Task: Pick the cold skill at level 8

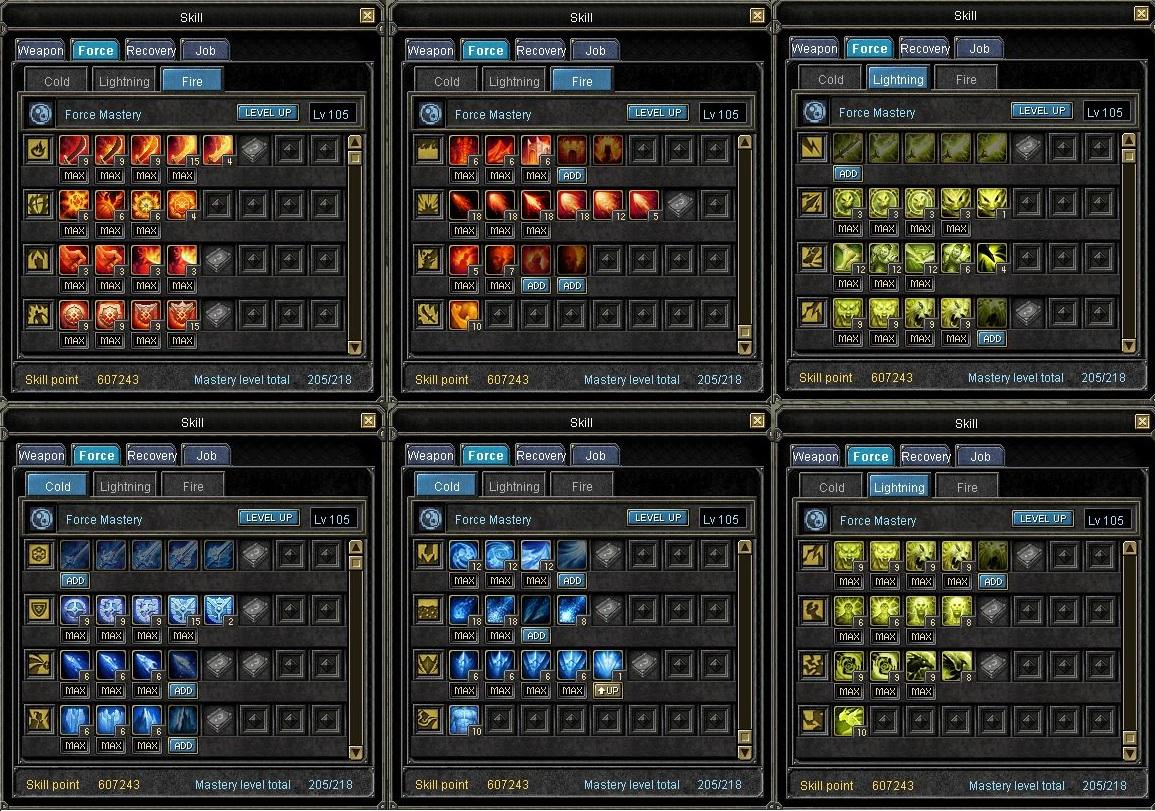Action: point(571,610)
